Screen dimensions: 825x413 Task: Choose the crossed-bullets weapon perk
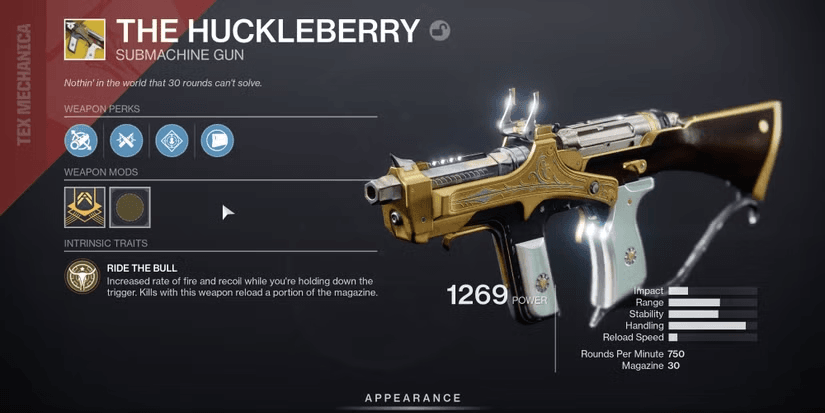(126, 140)
